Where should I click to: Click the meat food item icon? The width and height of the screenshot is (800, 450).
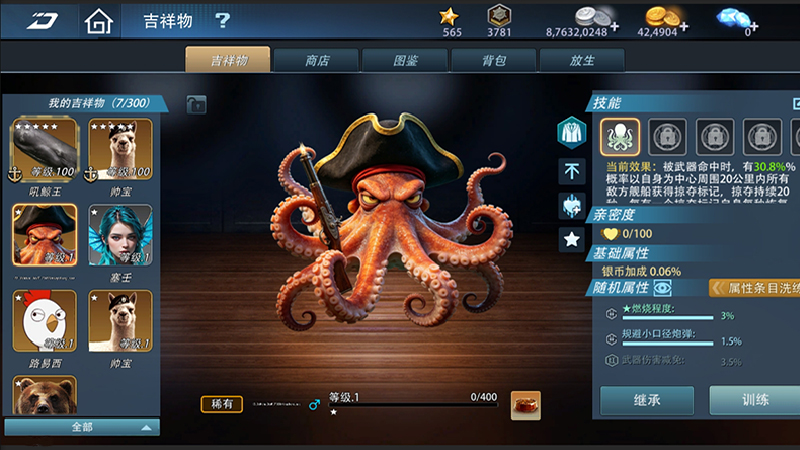[525, 405]
